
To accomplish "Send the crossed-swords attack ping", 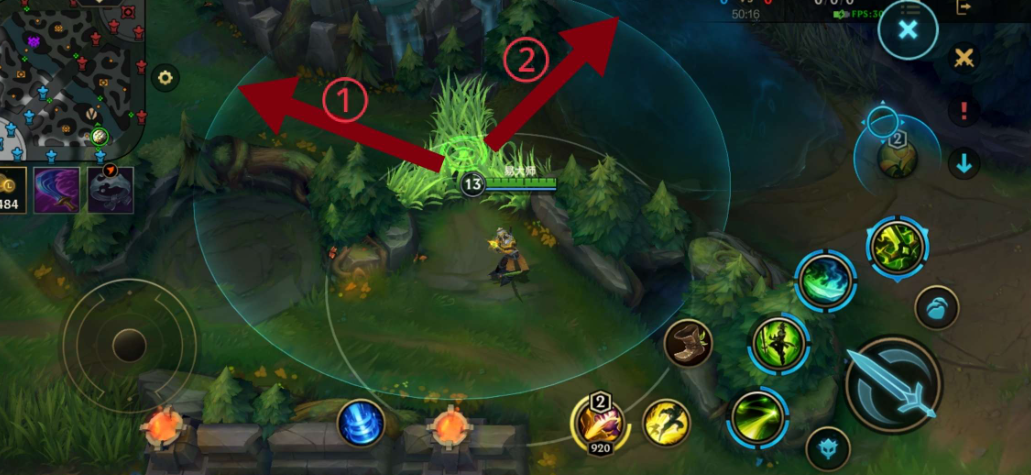I will [x=964, y=58].
